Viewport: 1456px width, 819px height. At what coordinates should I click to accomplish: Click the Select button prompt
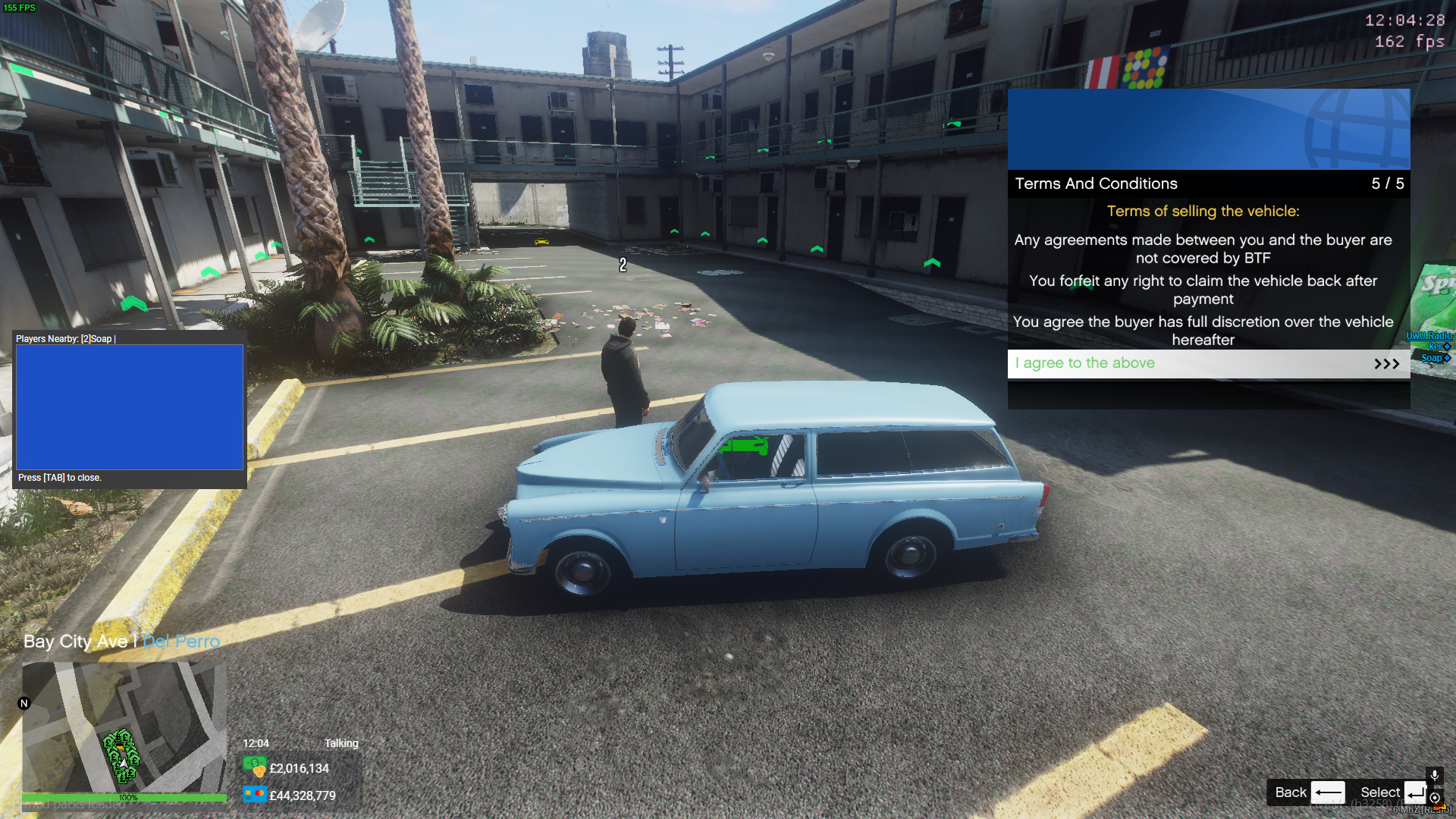coord(1392,792)
